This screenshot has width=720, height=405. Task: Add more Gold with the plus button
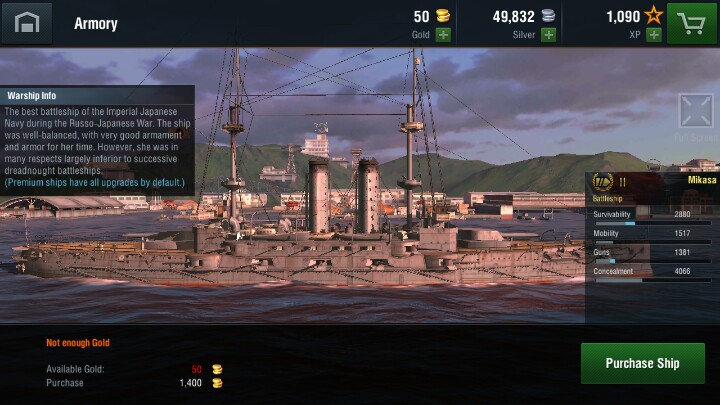coord(443,35)
